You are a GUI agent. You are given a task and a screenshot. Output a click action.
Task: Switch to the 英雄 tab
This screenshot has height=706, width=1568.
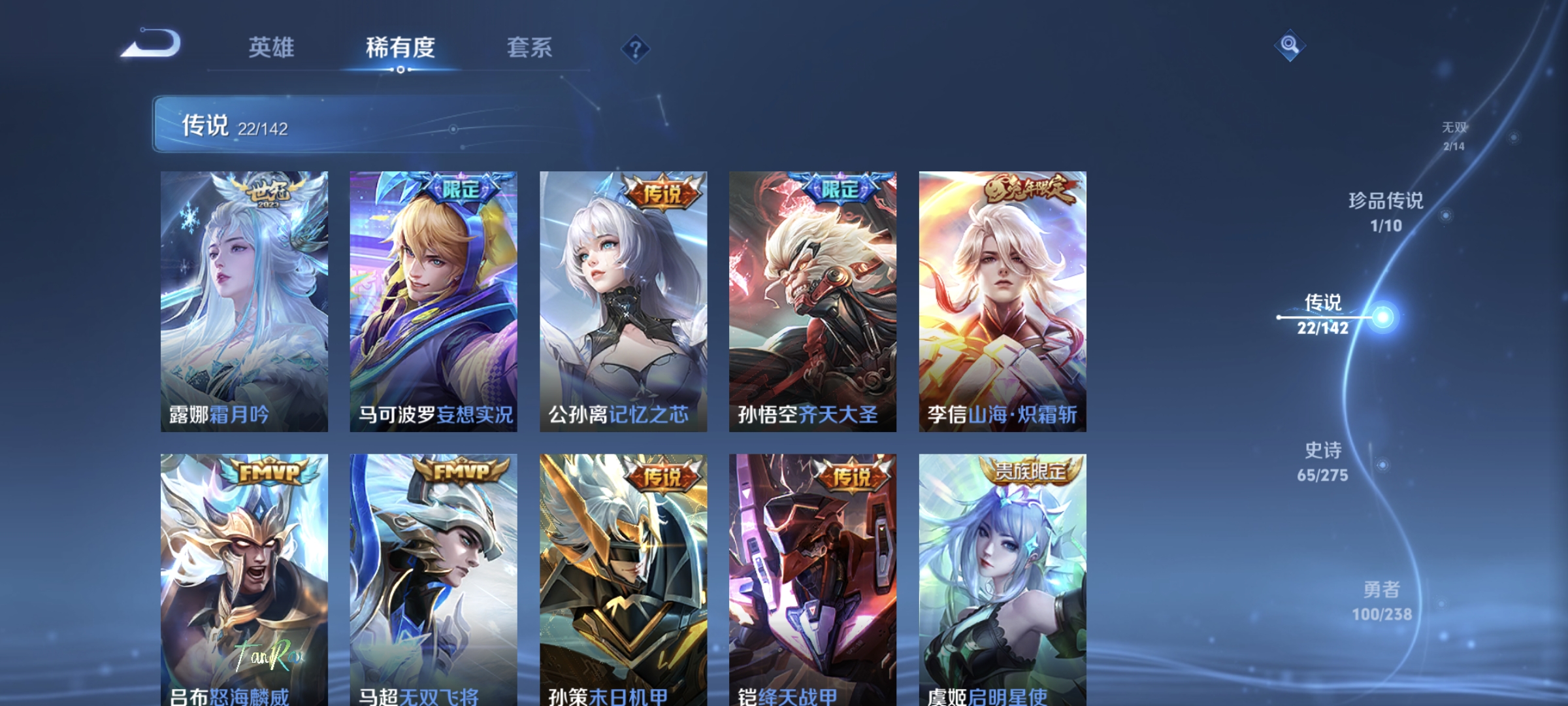(x=272, y=47)
